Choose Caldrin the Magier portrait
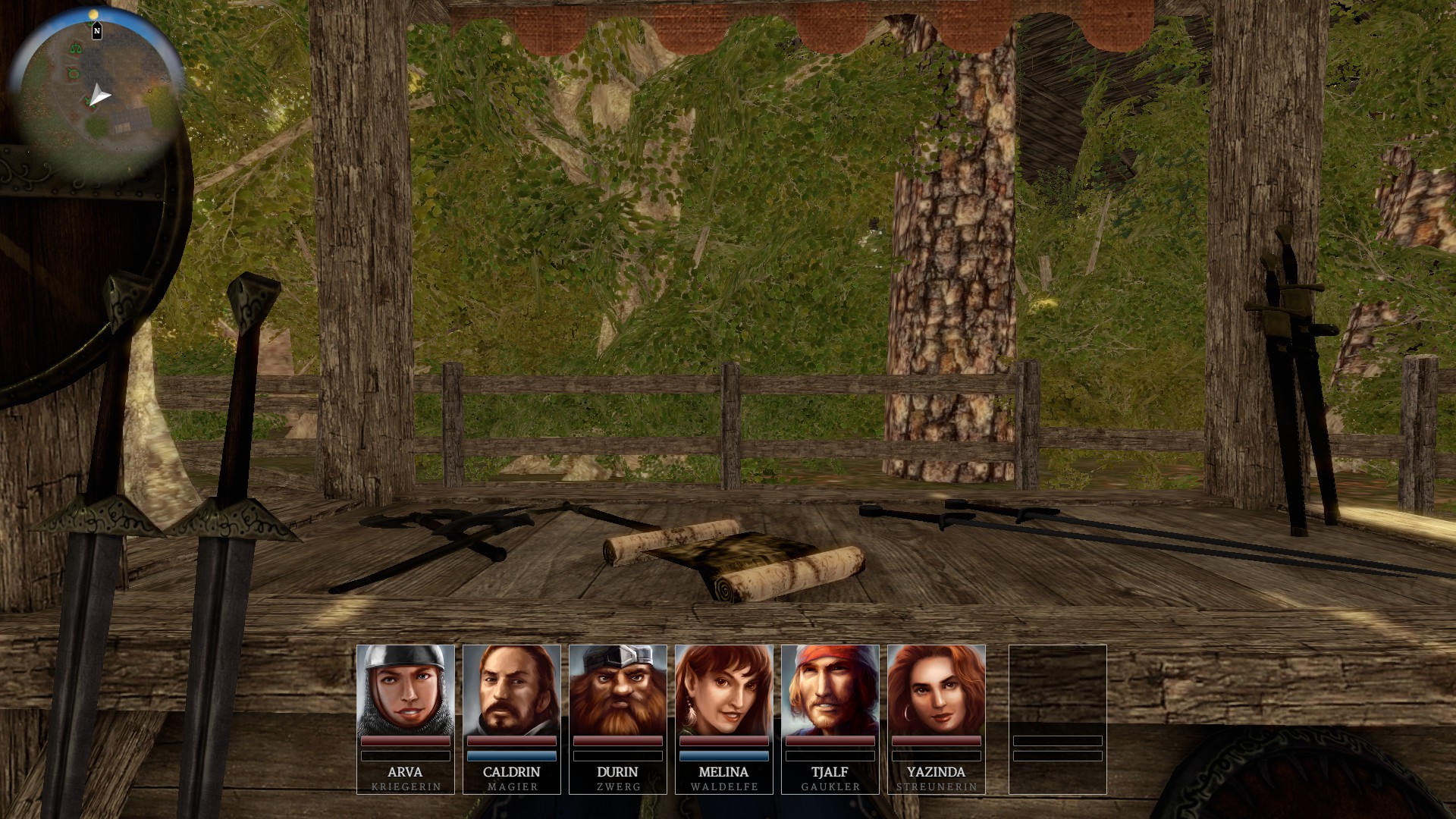The width and height of the screenshot is (1456, 819). (x=511, y=690)
